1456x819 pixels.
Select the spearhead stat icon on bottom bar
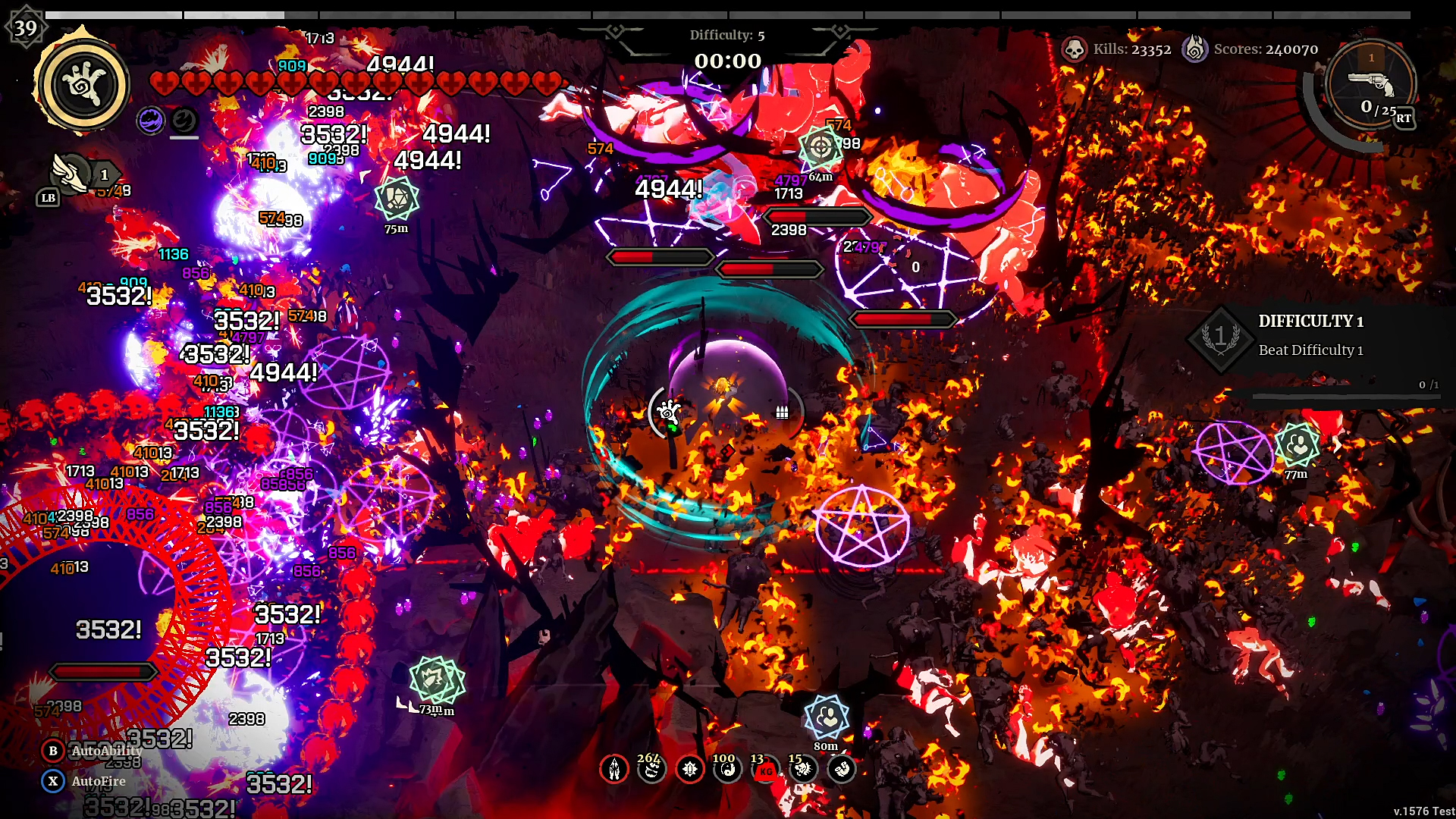[614, 769]
